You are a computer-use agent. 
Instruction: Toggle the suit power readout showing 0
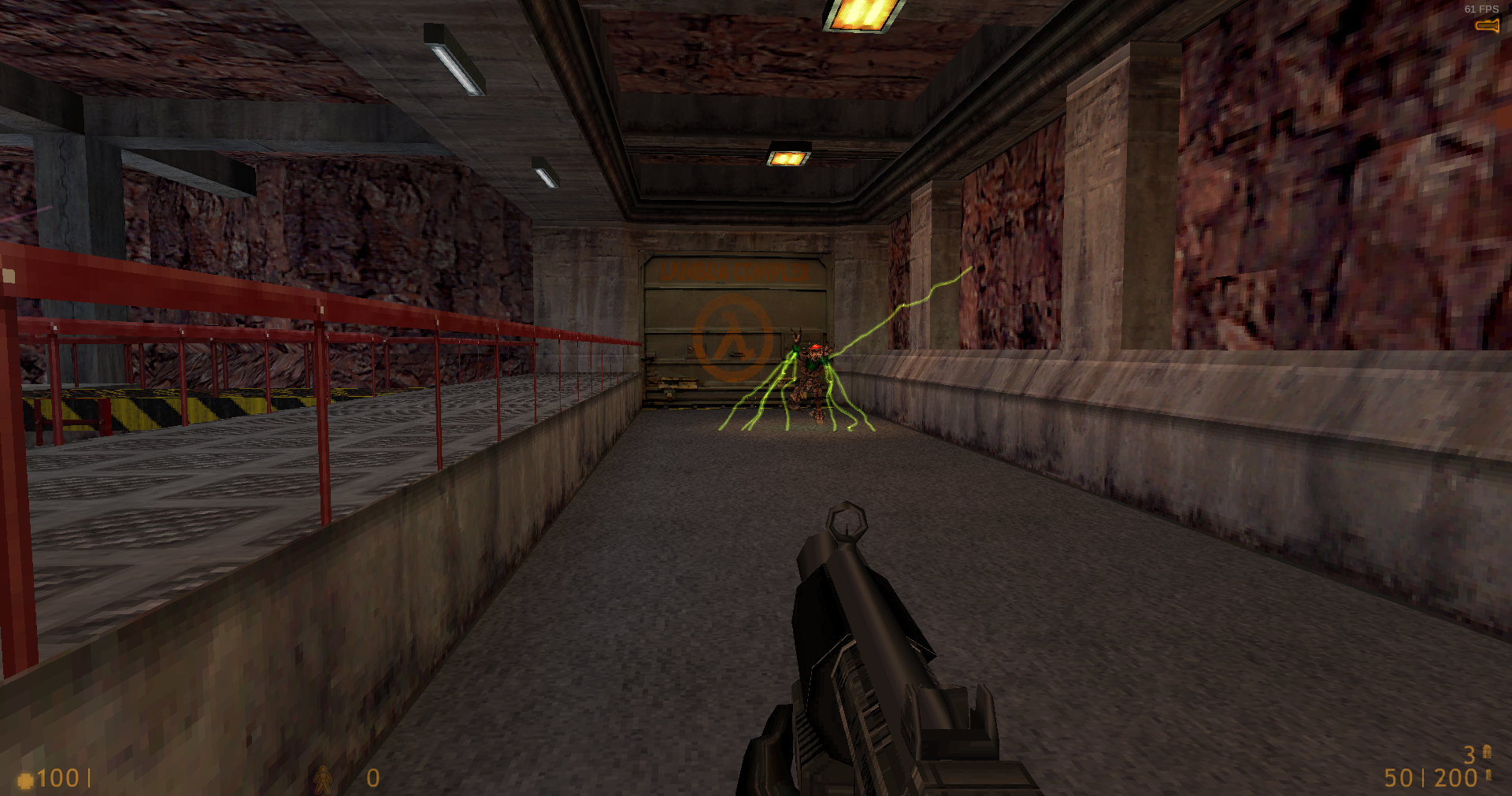[372, 778]
